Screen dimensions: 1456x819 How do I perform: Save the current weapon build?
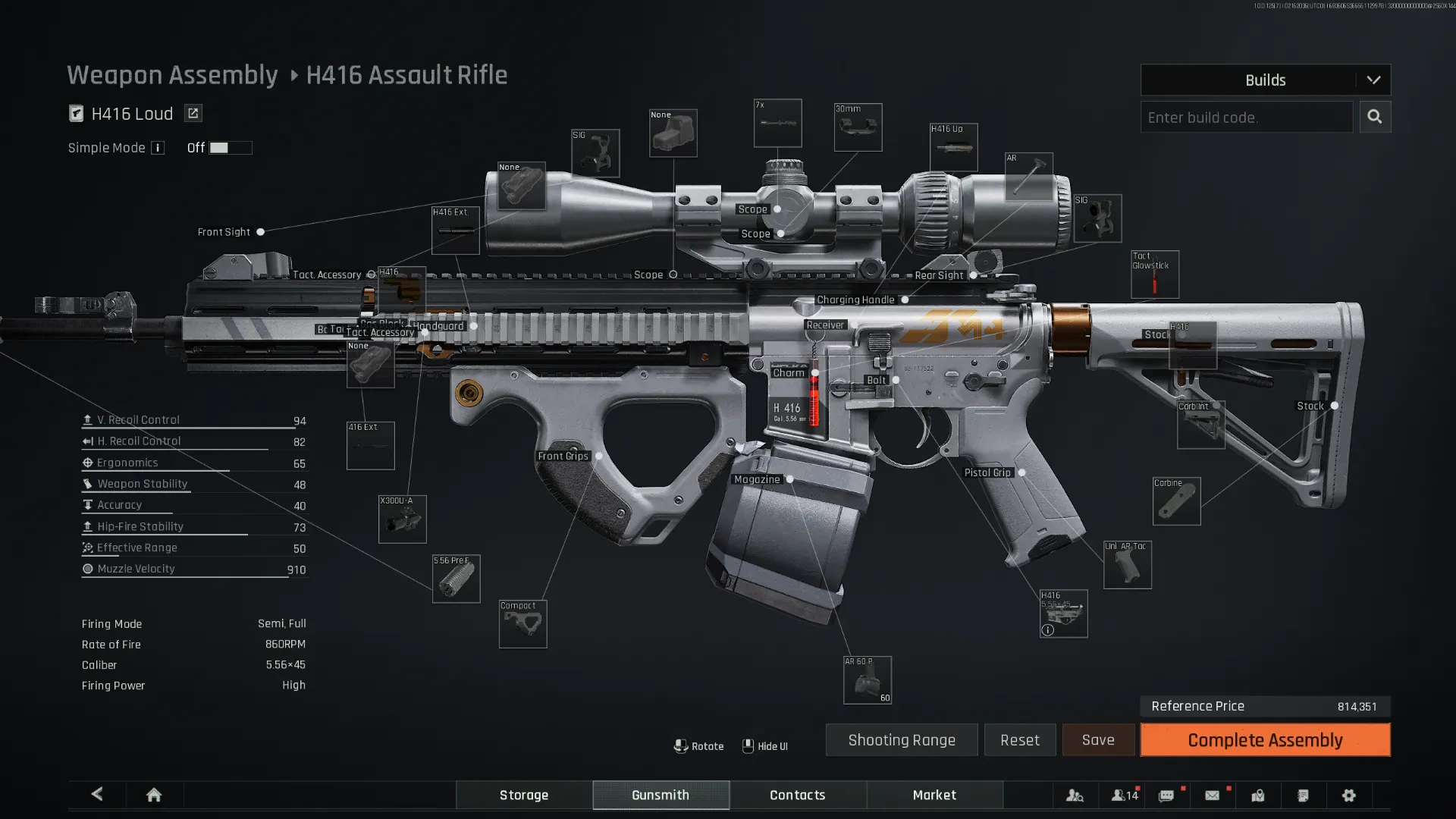[x=1097, y=739]
